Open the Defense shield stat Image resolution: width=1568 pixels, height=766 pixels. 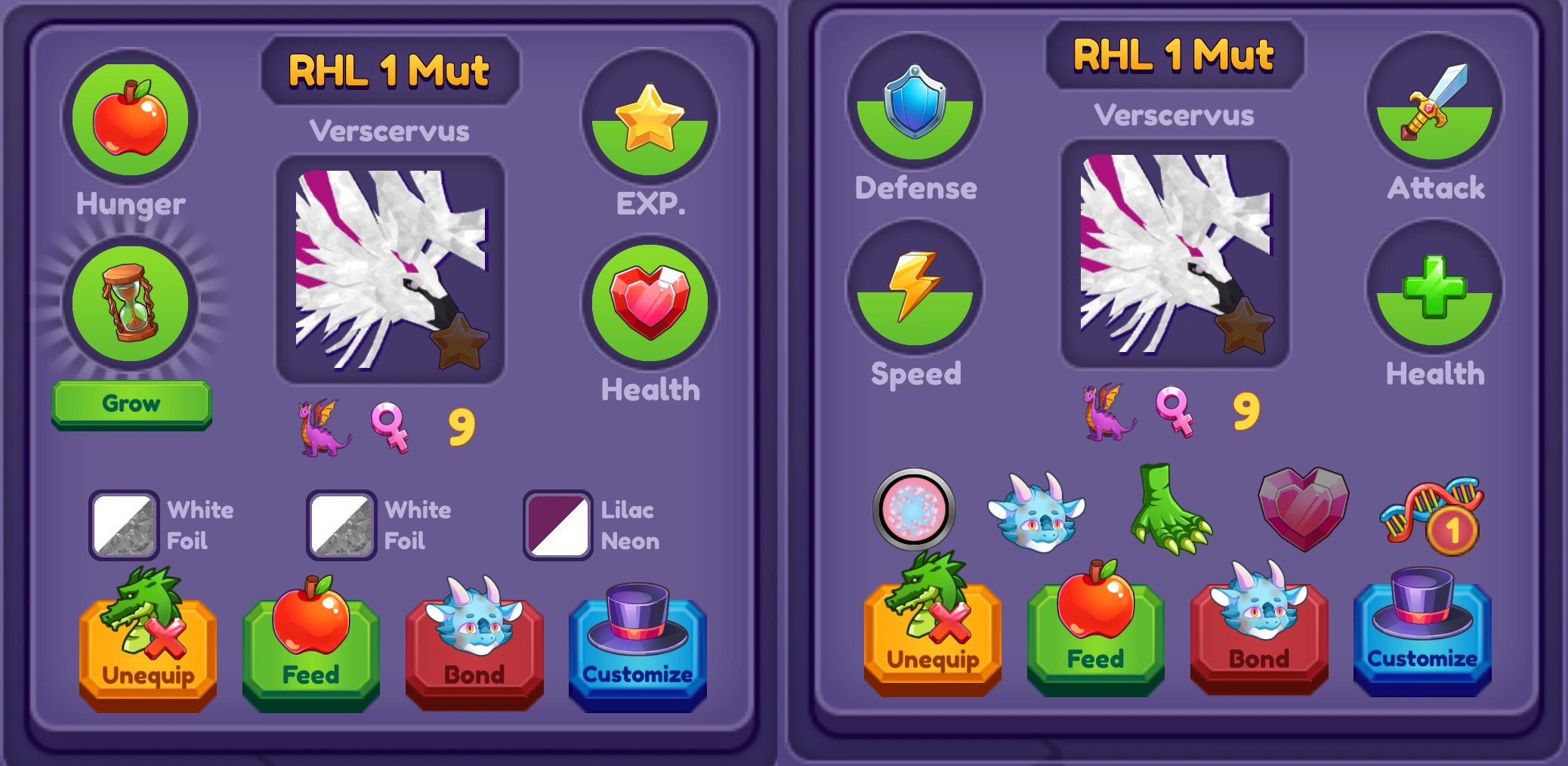[x=914, y=106]
